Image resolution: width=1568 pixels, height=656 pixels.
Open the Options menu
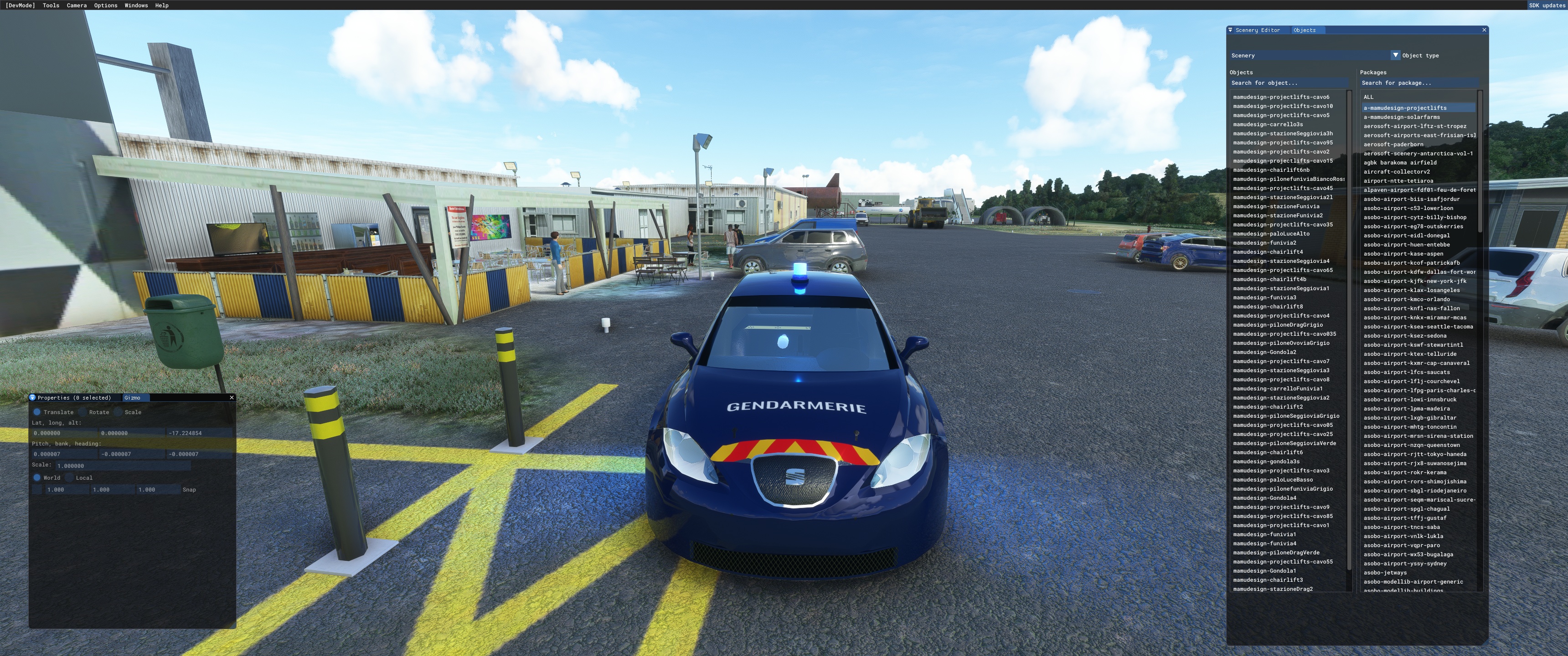tap(105, 5)
